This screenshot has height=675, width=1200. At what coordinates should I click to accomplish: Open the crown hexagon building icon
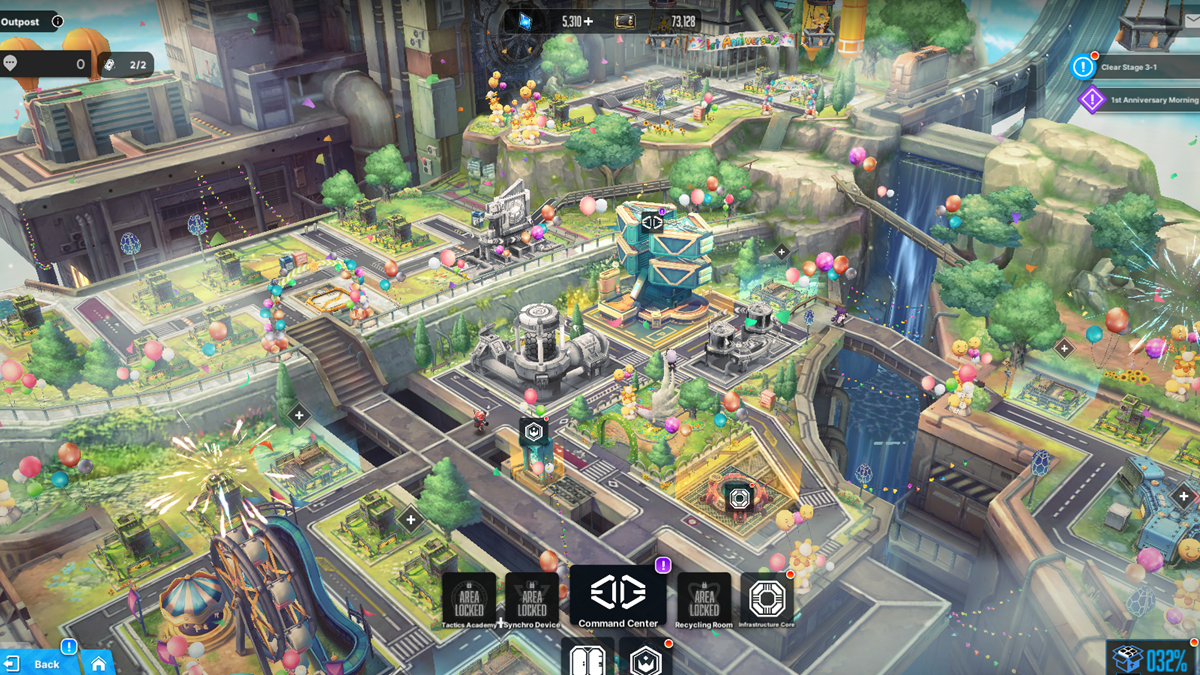[645, 658]
